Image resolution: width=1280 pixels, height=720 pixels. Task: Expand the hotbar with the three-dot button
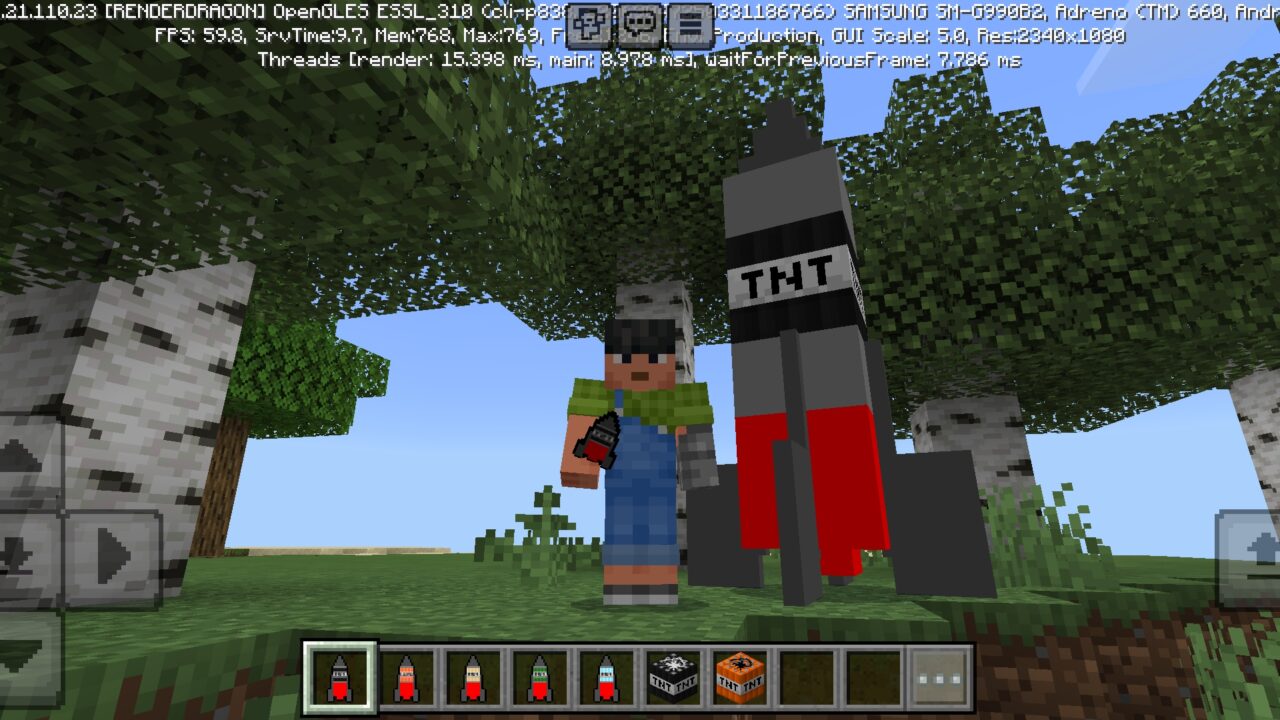point(940,678)
